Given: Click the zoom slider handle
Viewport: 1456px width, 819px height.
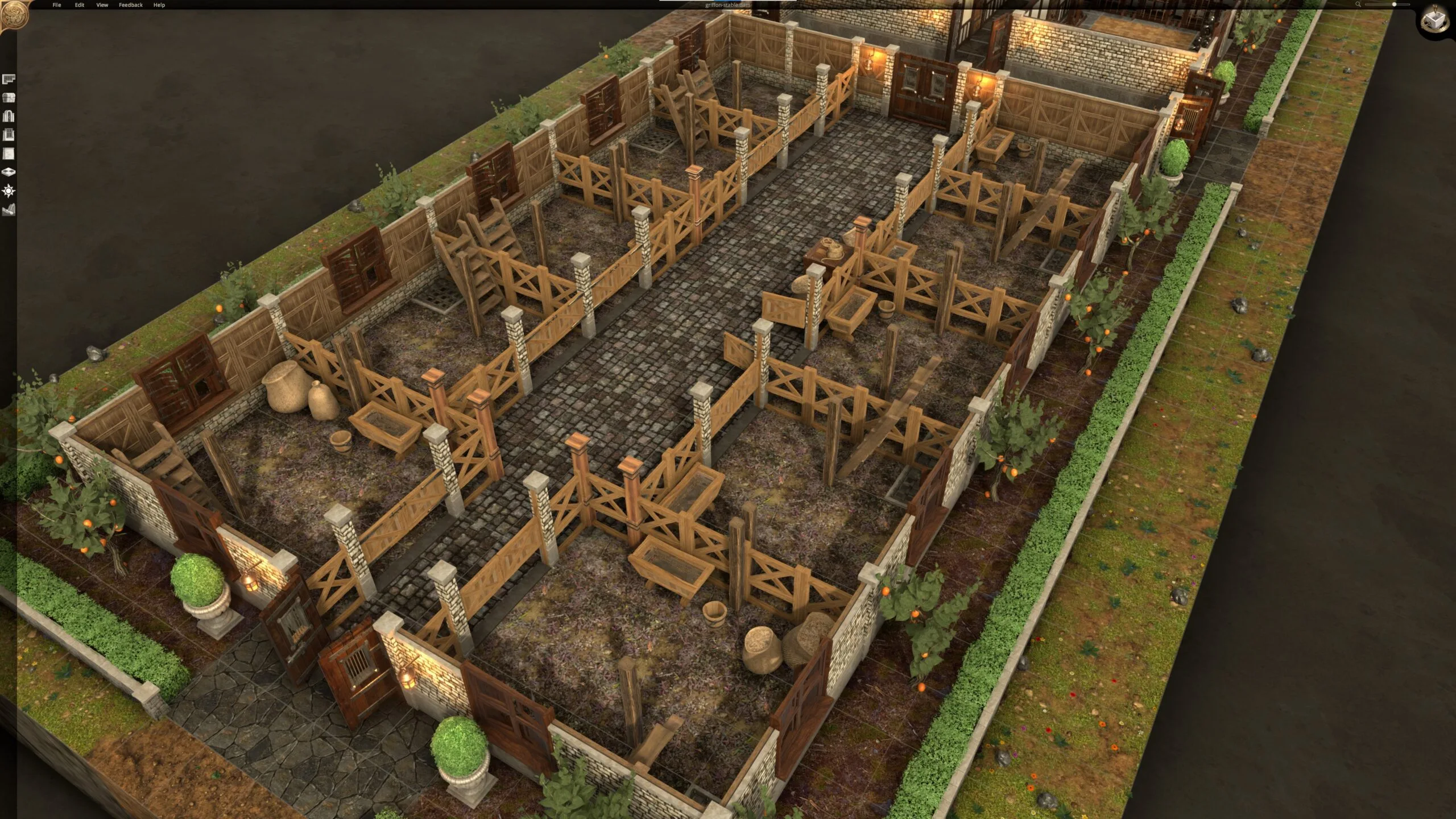Looking at the screenshot, I should coord(1394,5).
